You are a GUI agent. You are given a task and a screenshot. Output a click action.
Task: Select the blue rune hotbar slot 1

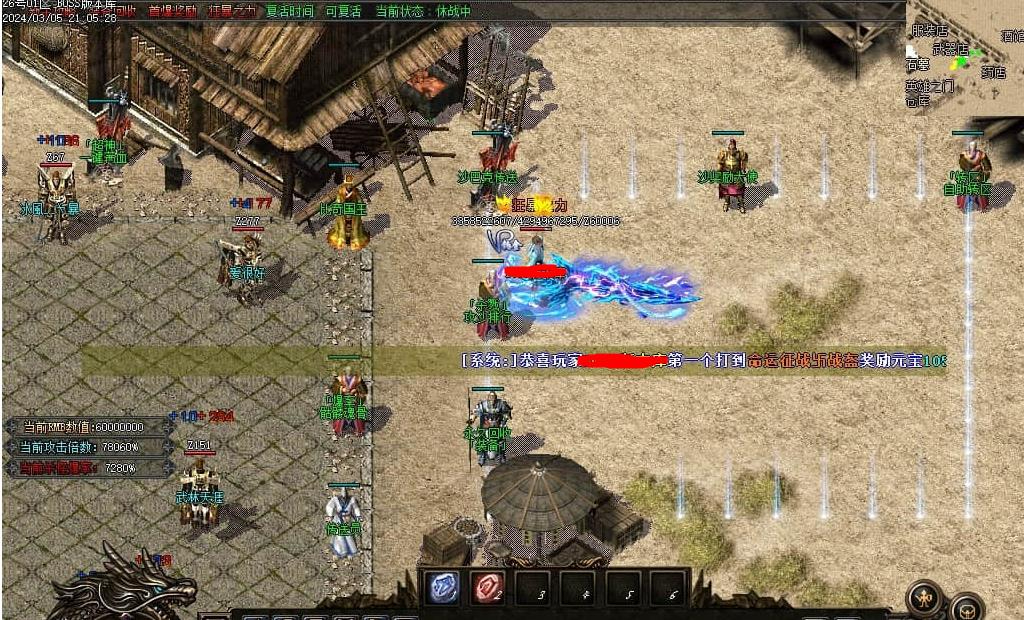pos(444,588)
